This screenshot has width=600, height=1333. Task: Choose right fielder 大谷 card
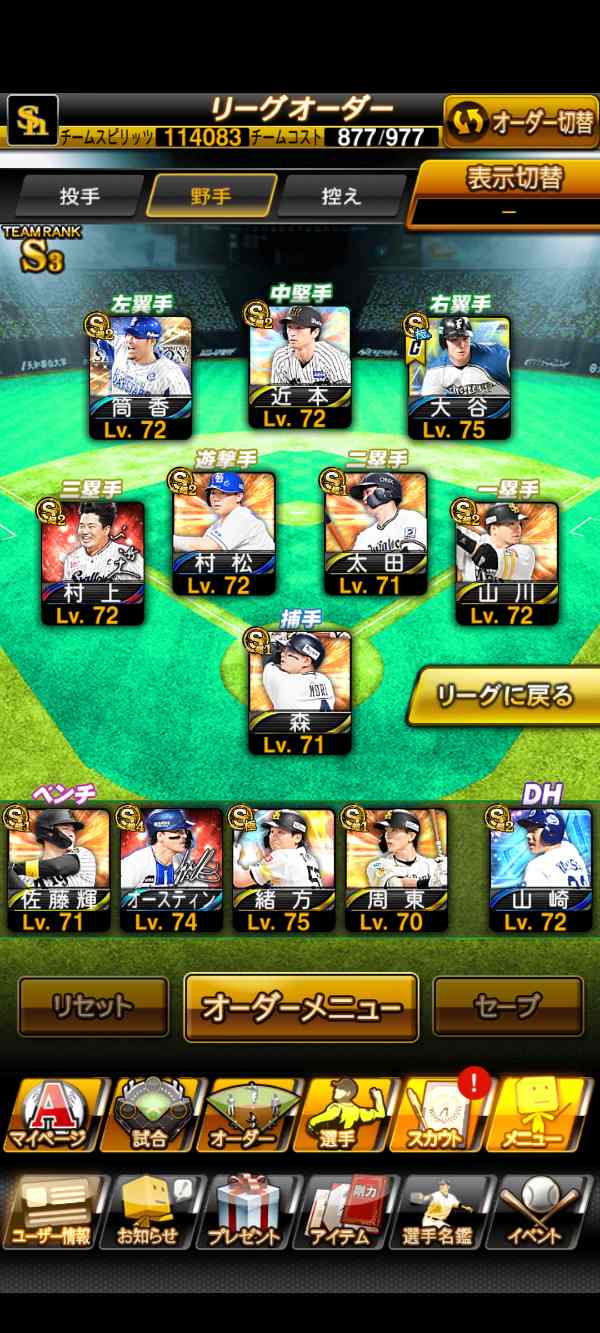click(x=459, y=377)
